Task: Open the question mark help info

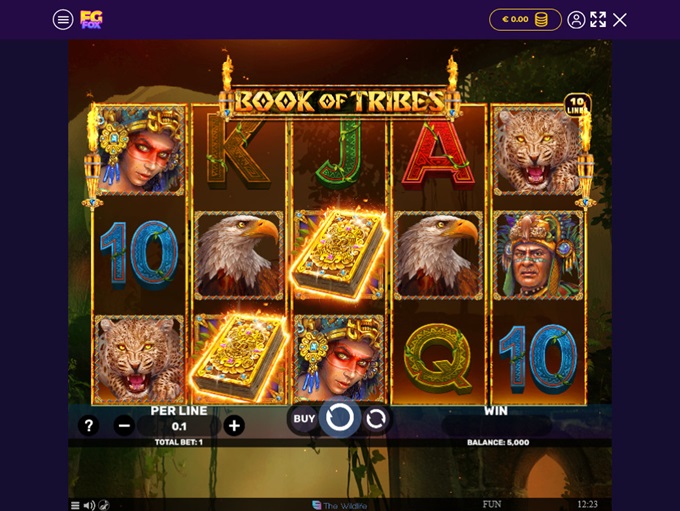Action: [88, 426]
